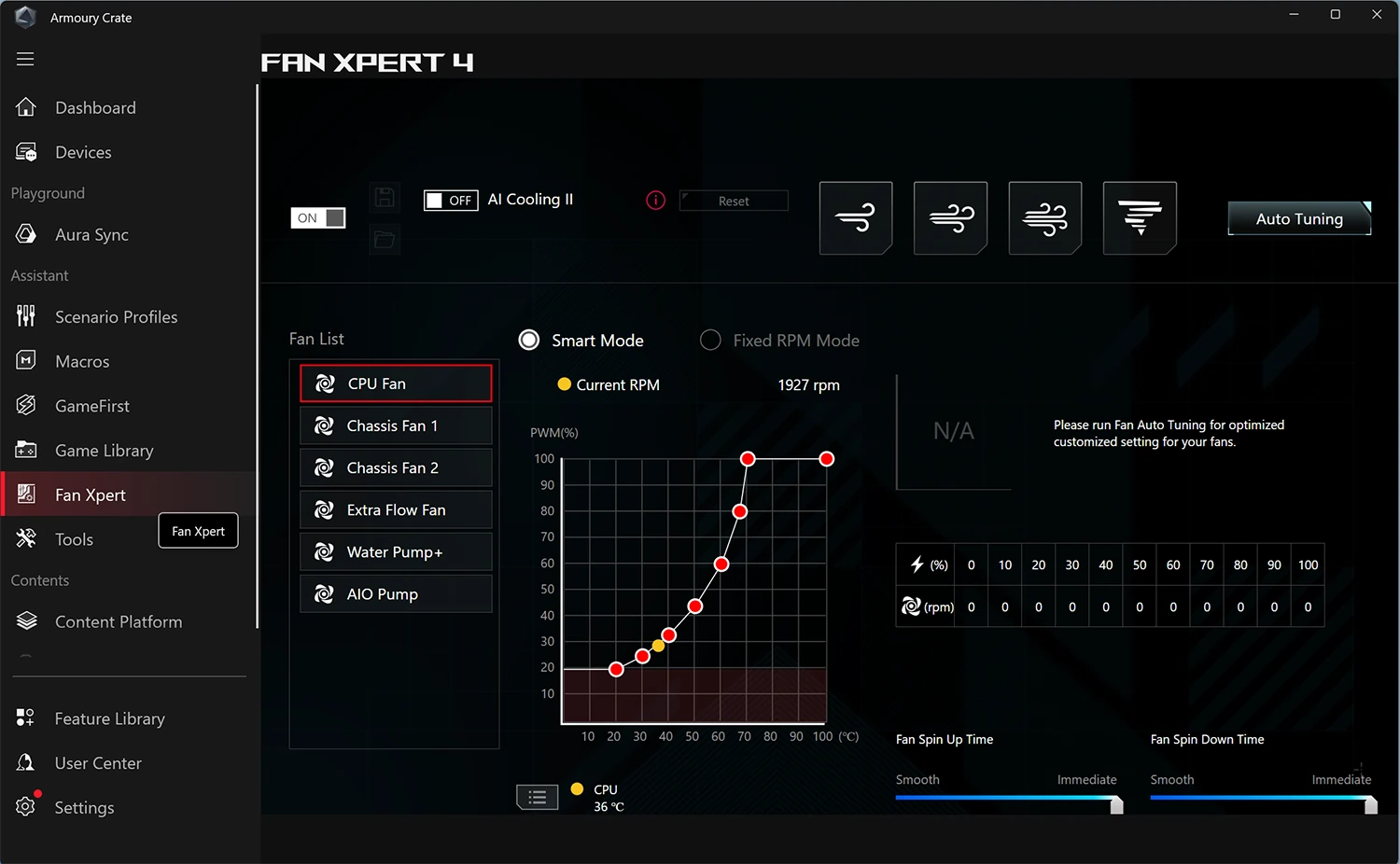Viewport: 1400px width, 864px height.
Task: Enable AI Cooling II
Action: (x=450, y=200)
